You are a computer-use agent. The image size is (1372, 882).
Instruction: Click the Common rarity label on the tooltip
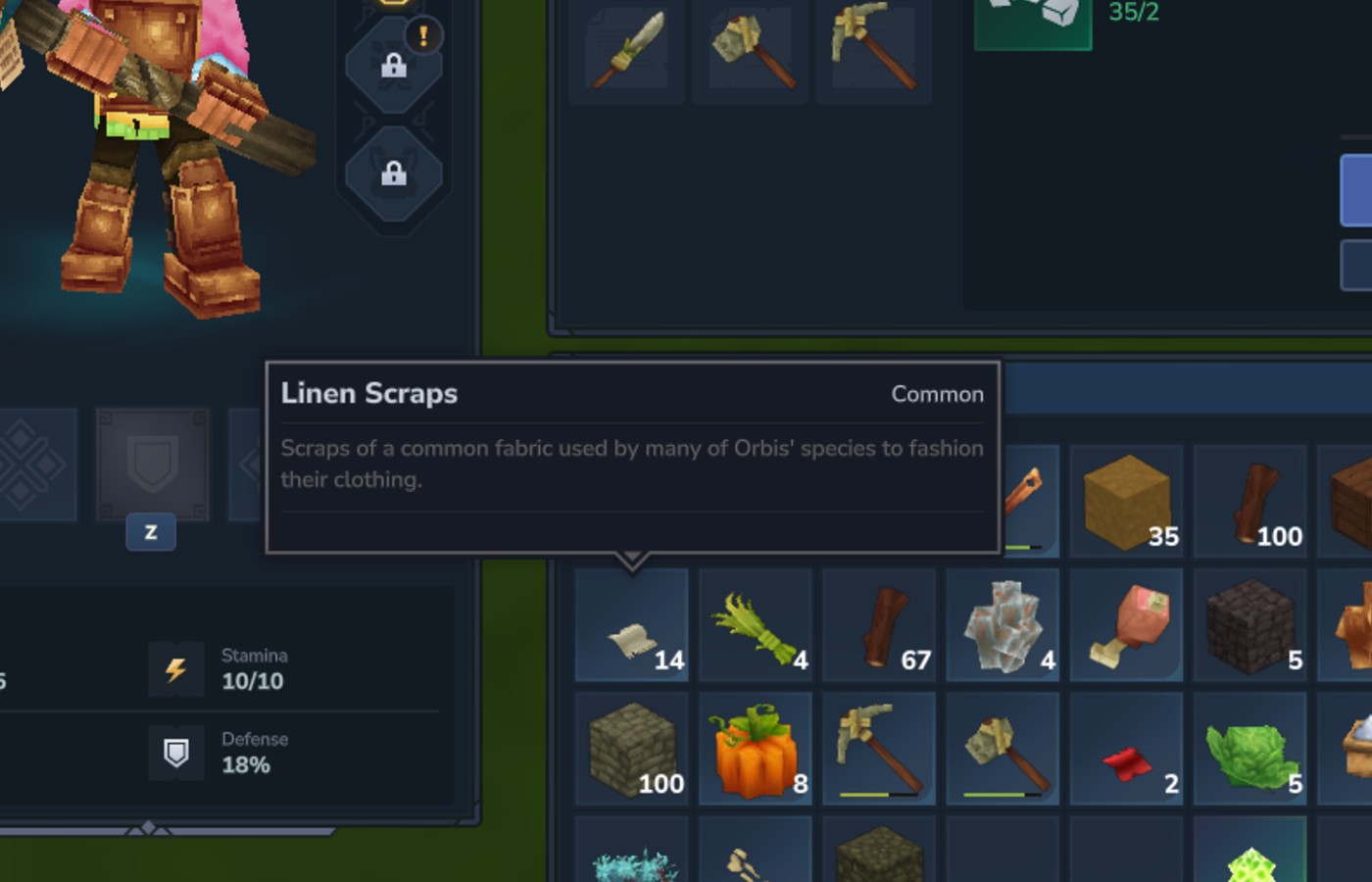pyautogui.click(x=938, y=394)
